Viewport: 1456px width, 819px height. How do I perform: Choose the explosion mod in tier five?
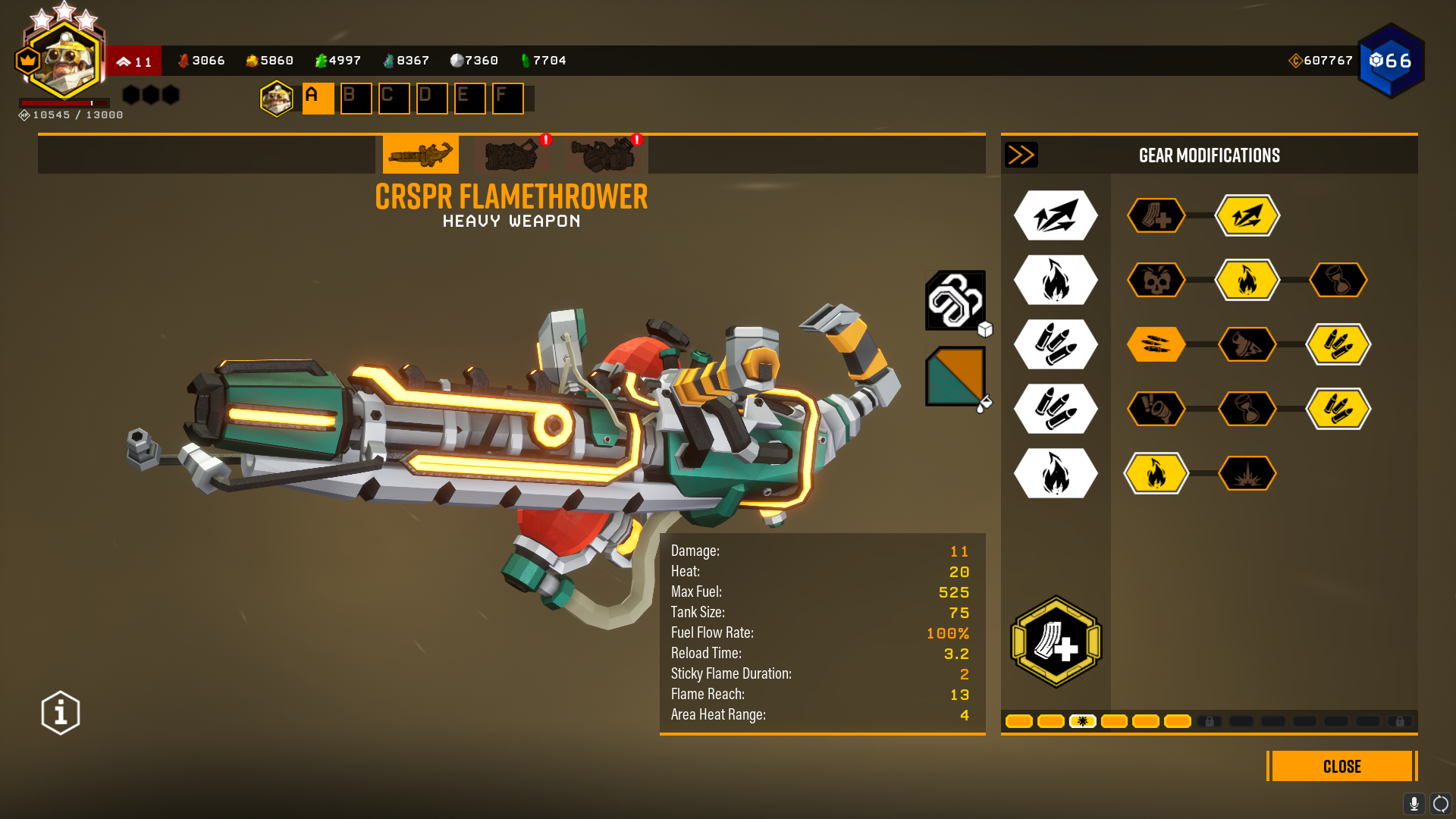1247,474
